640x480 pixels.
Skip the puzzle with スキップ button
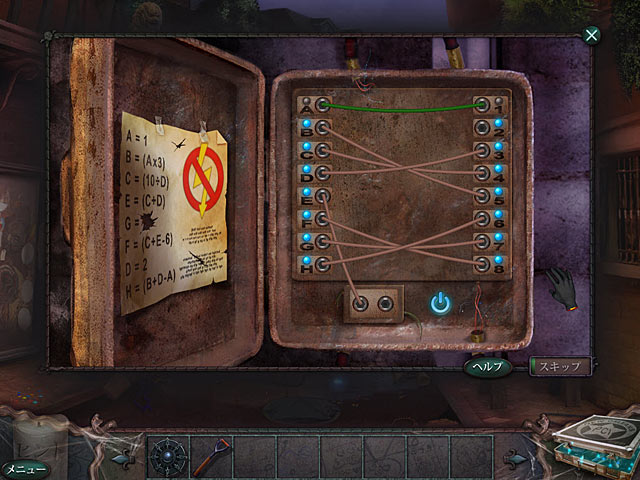pyautogui.click(x=560, y=367)
